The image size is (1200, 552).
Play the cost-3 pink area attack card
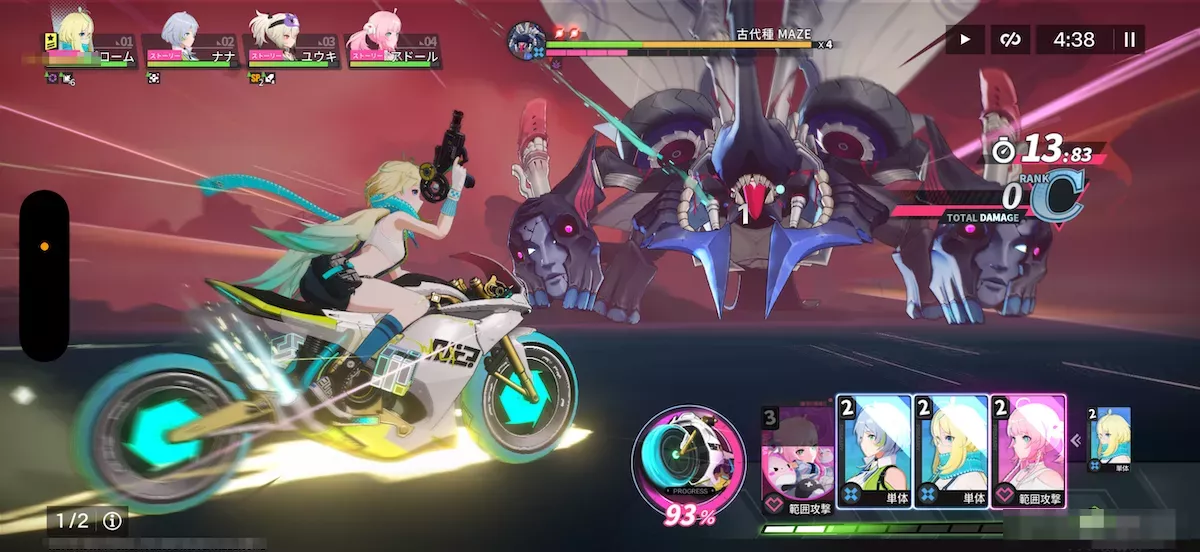tap(796, 455)
